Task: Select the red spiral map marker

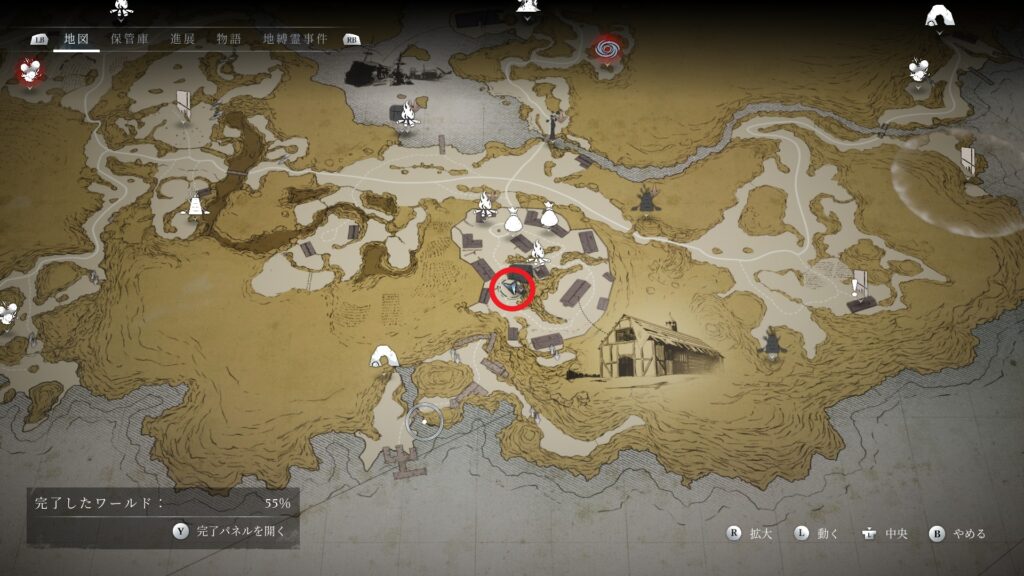Action: pyautogui.click(x=605, y=47)
